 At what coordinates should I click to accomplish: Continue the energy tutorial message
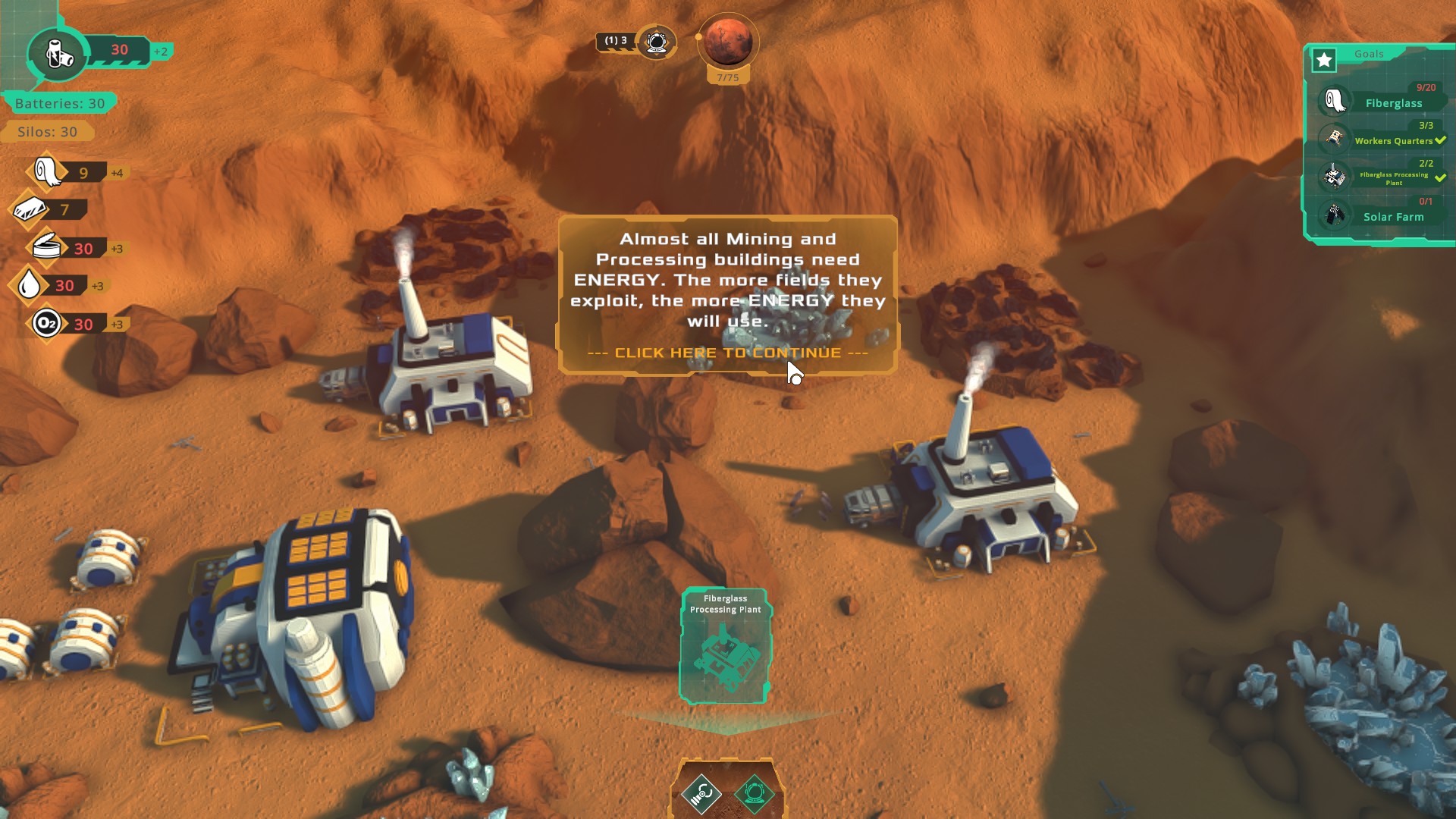tap(727, 353)
